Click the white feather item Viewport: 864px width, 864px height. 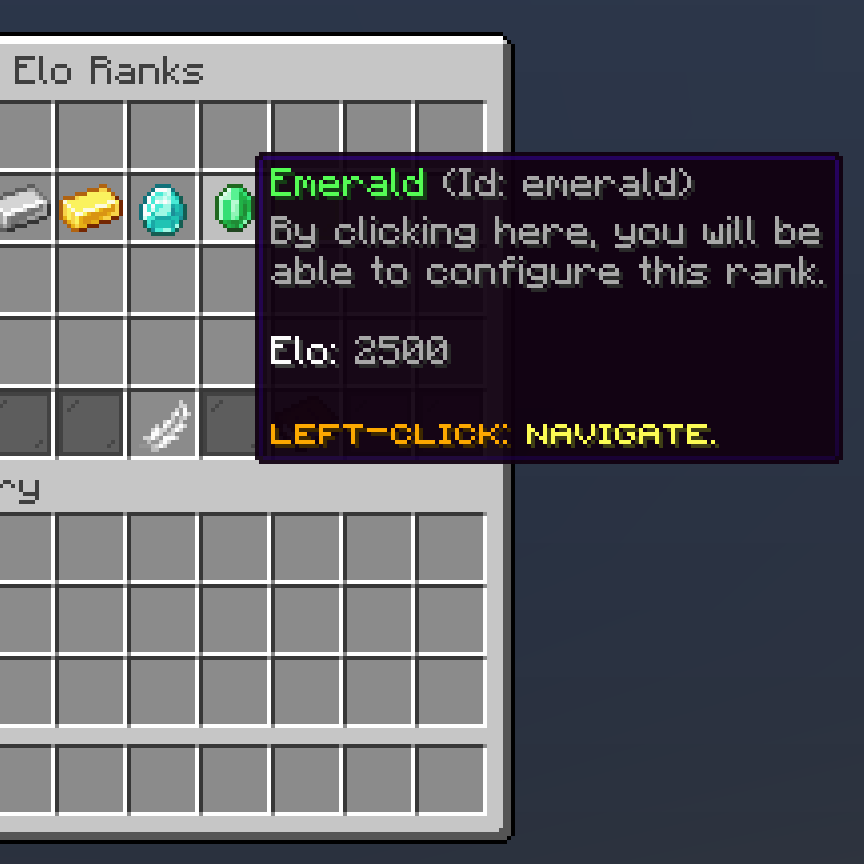(164, 424)
